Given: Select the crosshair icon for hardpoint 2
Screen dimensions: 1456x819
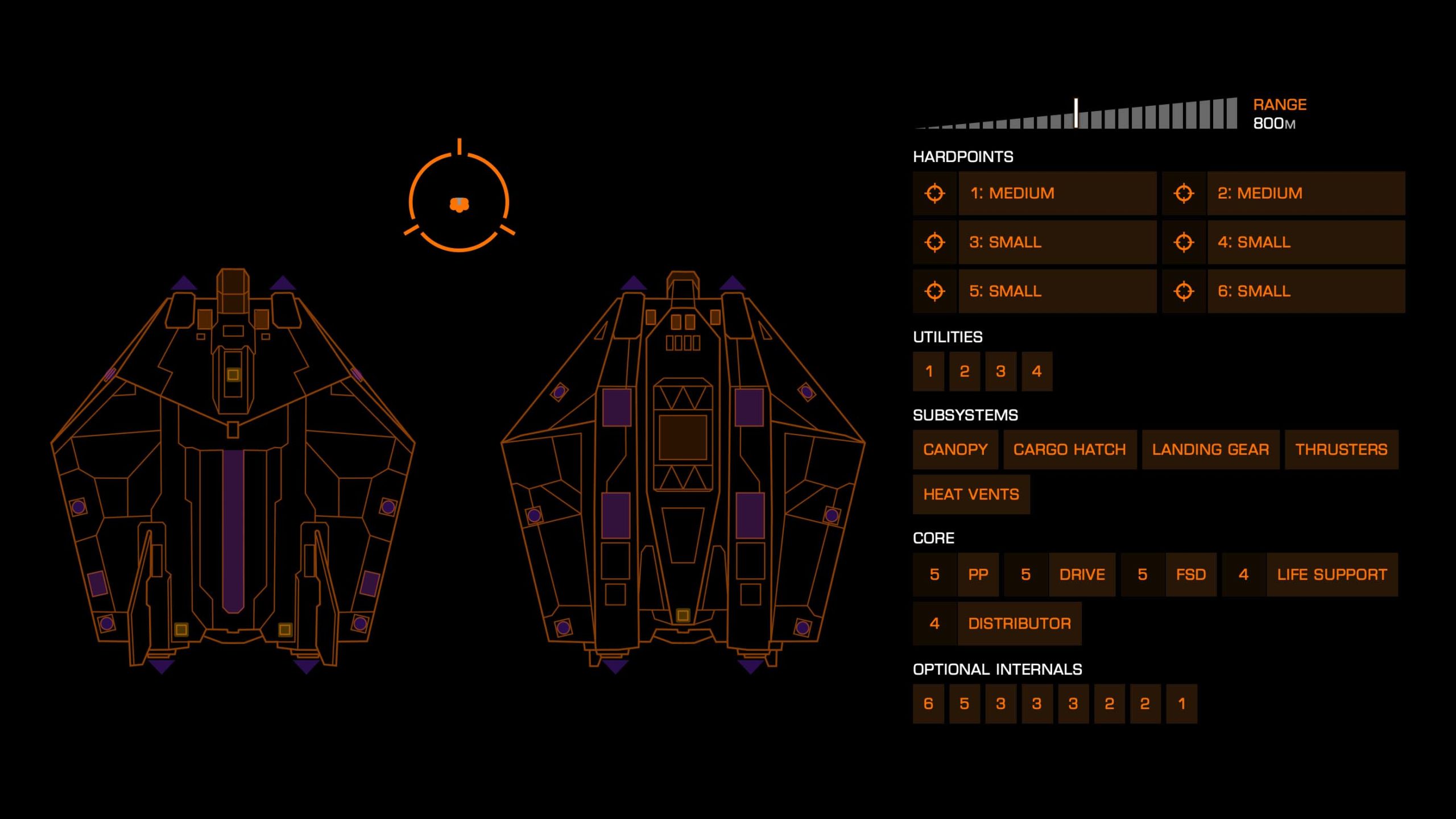Looking at the screenshot, I should [1184, 193].
